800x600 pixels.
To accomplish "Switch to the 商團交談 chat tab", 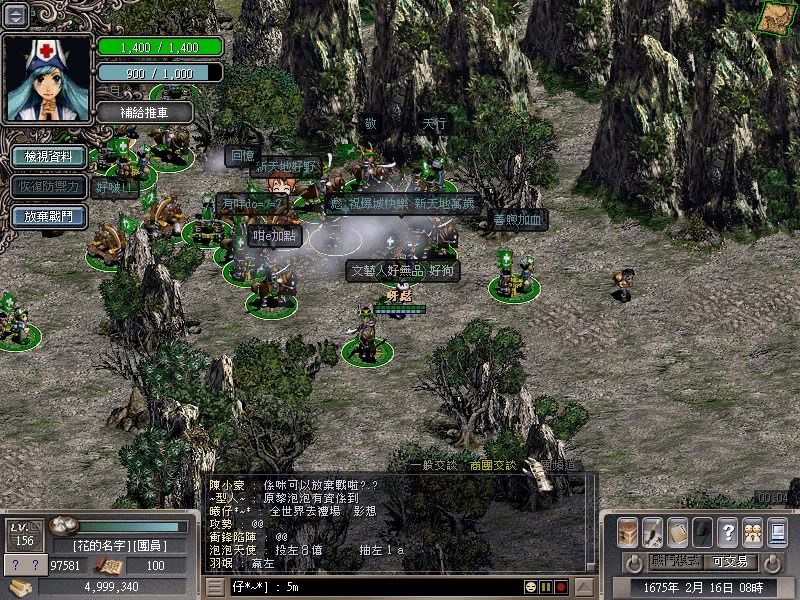I will click(493, 465).
